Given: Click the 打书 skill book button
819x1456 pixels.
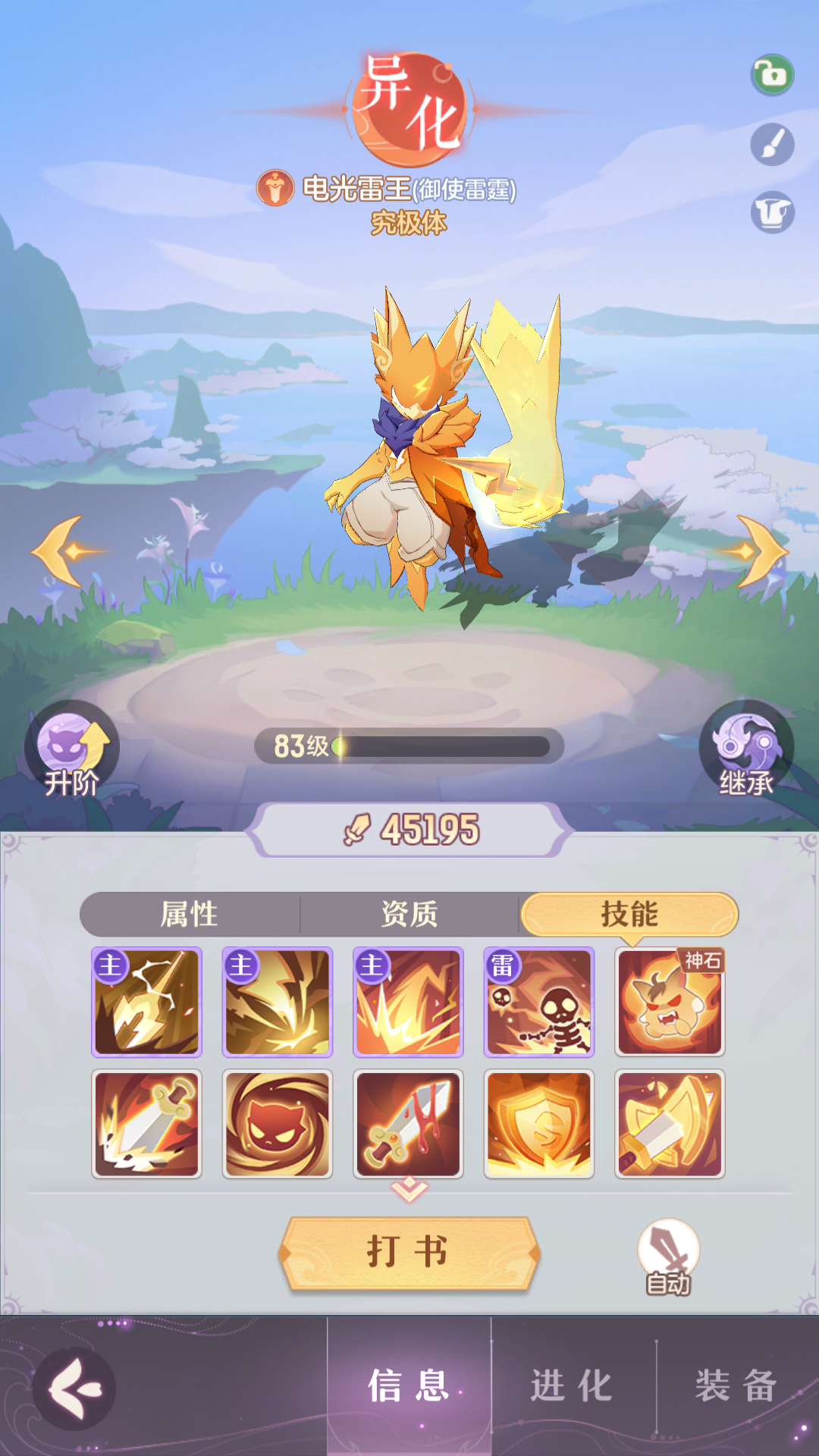Looking at the screenshot, I should pyautogui.click(x=409, y=1252).
